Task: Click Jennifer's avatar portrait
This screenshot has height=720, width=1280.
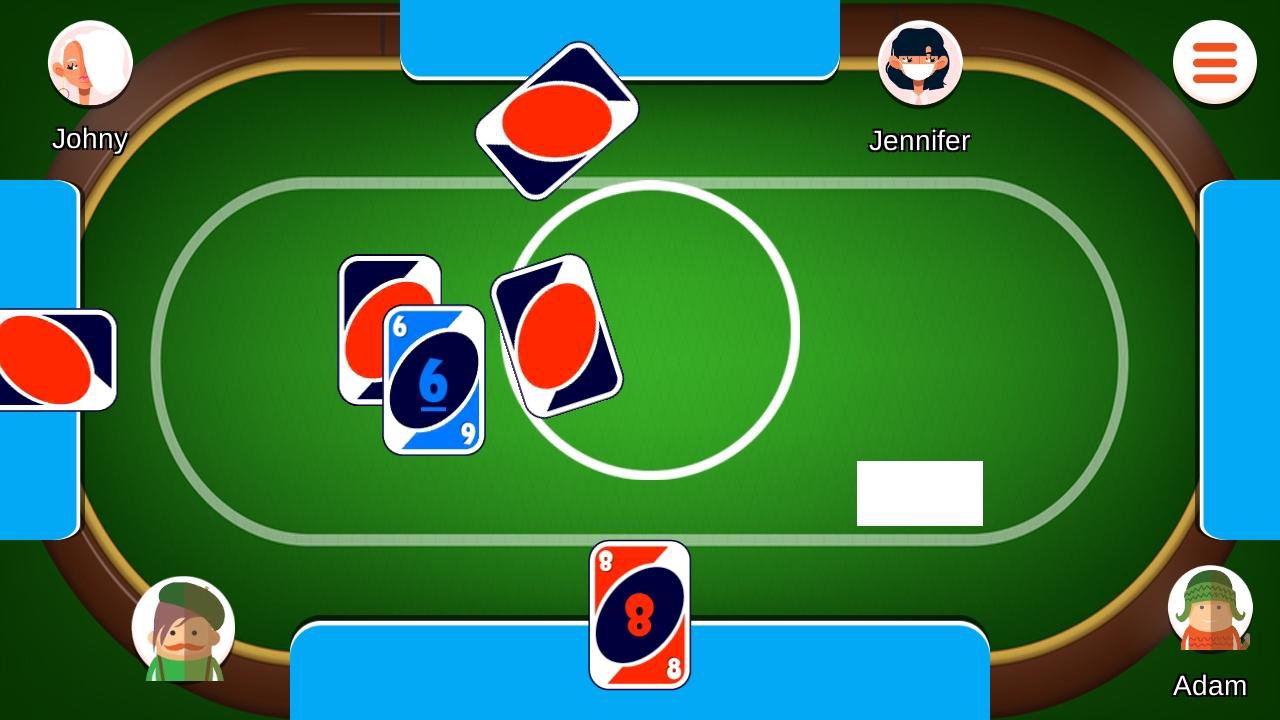Action: [920, 62]
